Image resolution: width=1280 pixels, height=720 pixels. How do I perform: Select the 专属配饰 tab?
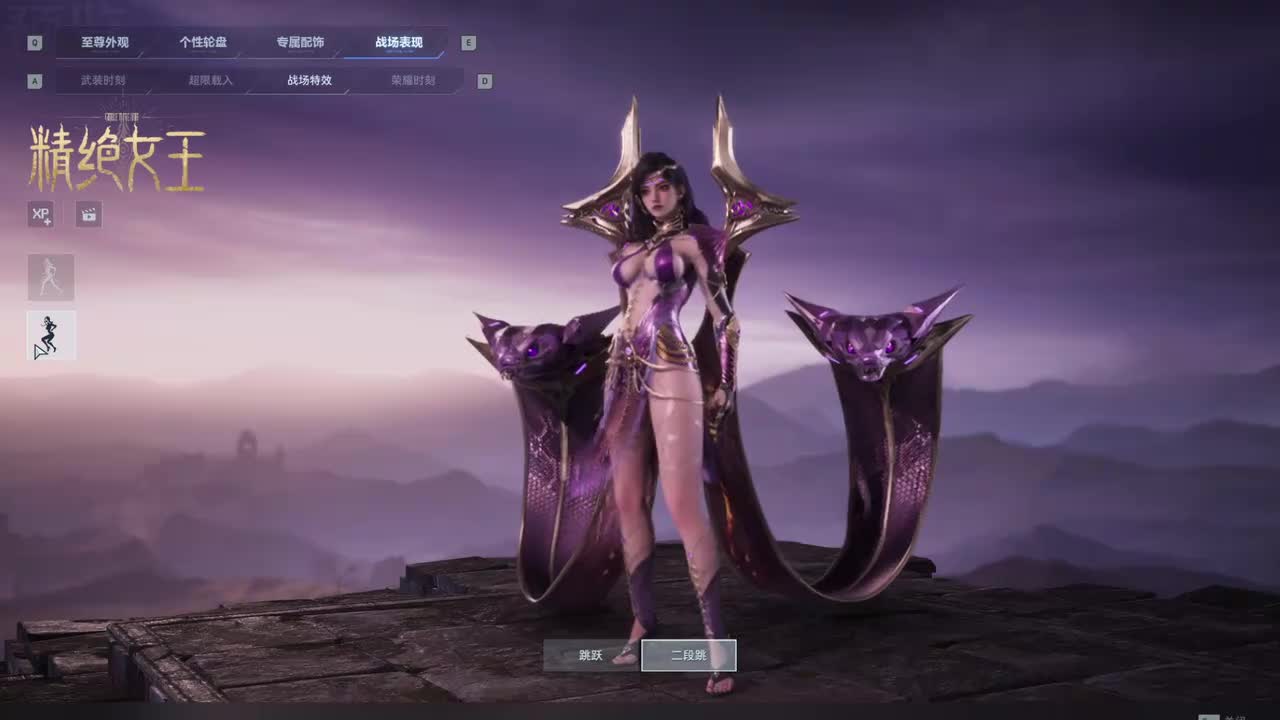pyautogui.click(x=300, y=42)
